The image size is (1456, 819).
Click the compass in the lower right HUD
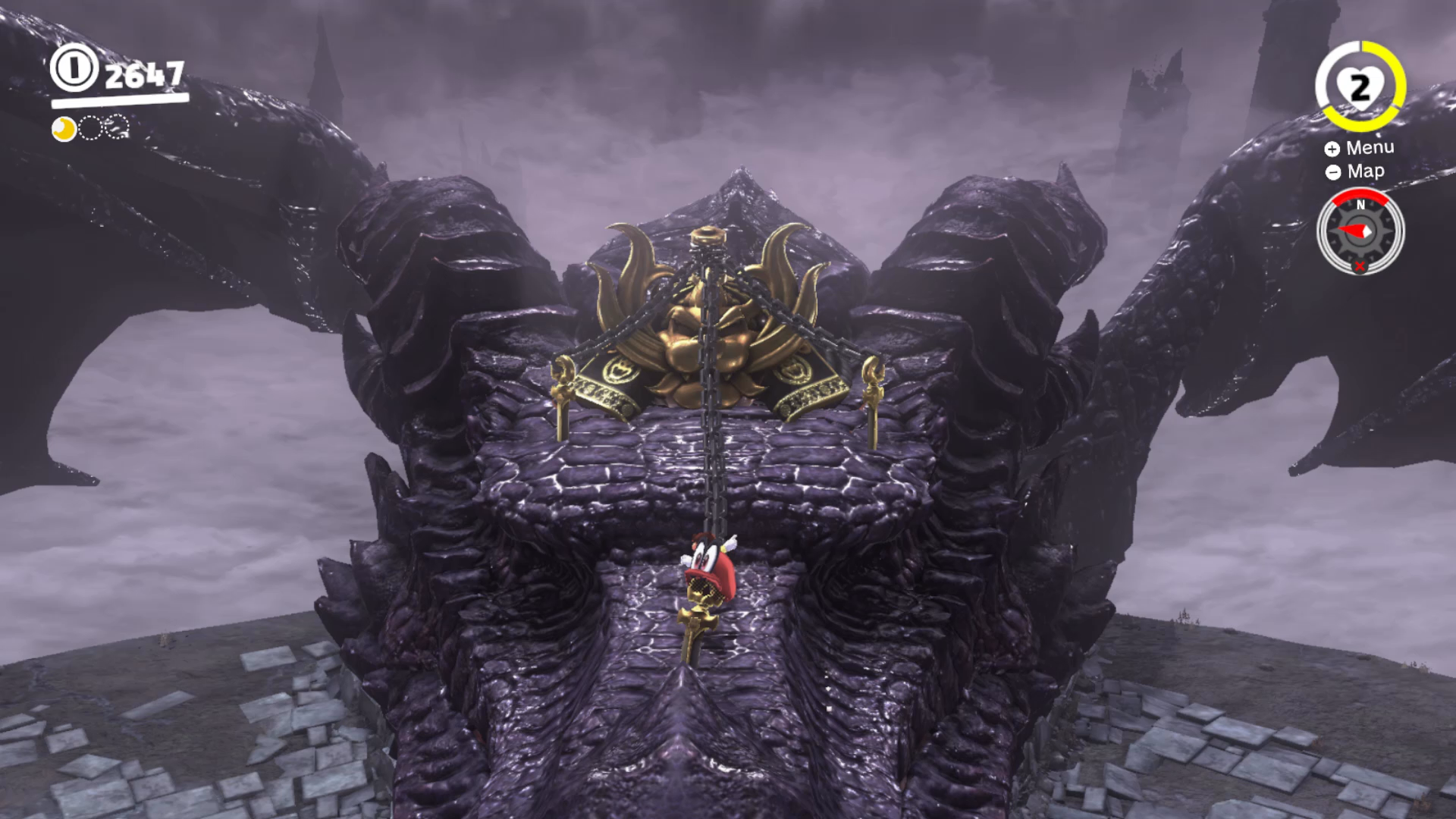(x=1360, y=231)
